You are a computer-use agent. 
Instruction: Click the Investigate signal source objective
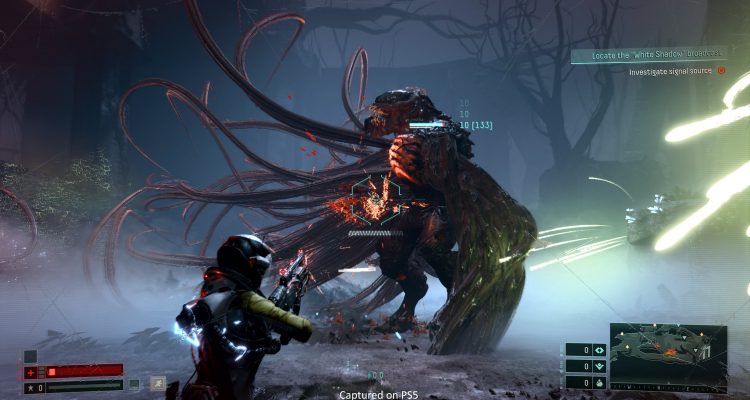click(670, 71)
